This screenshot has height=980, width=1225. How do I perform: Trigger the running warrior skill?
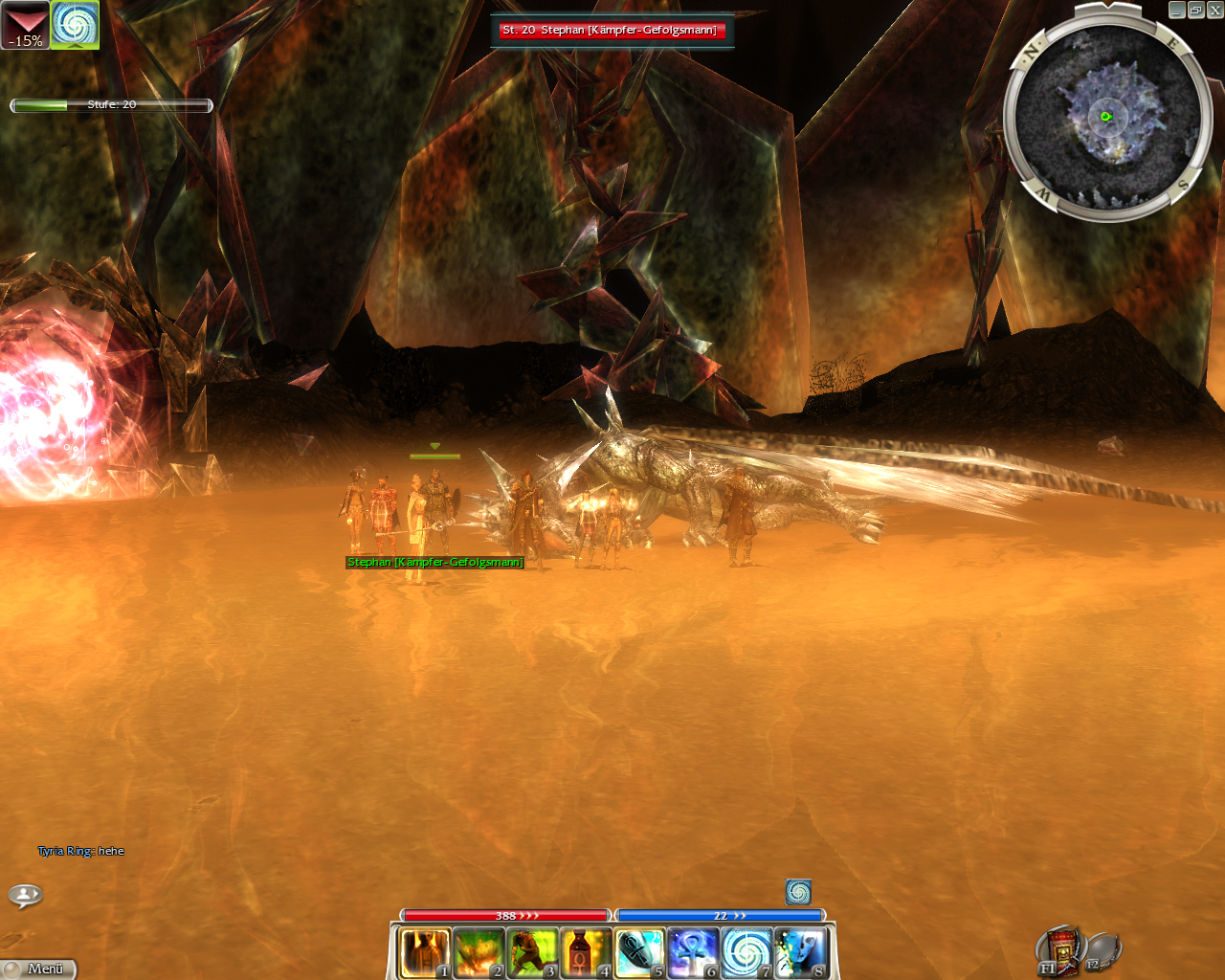pyautogui.click(x=531, y=953)
